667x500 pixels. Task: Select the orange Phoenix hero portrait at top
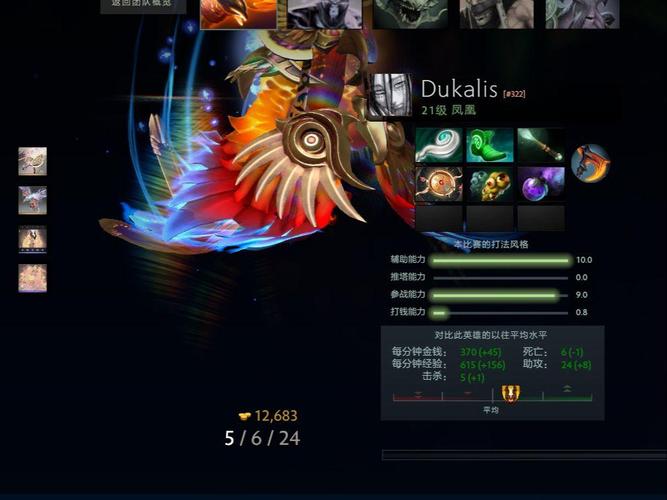(238, 13)
